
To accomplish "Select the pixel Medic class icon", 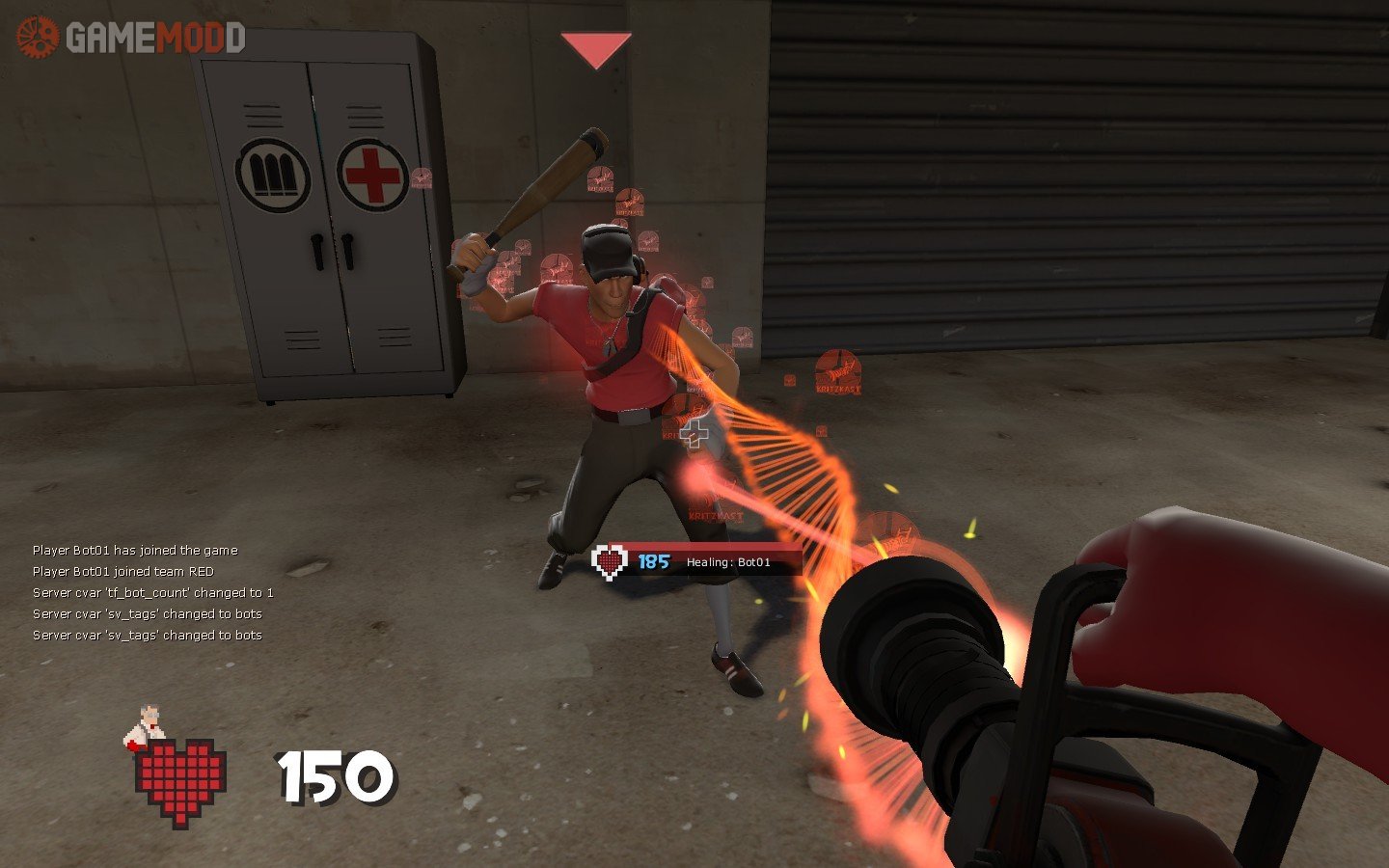I will [x=145, y=727].
